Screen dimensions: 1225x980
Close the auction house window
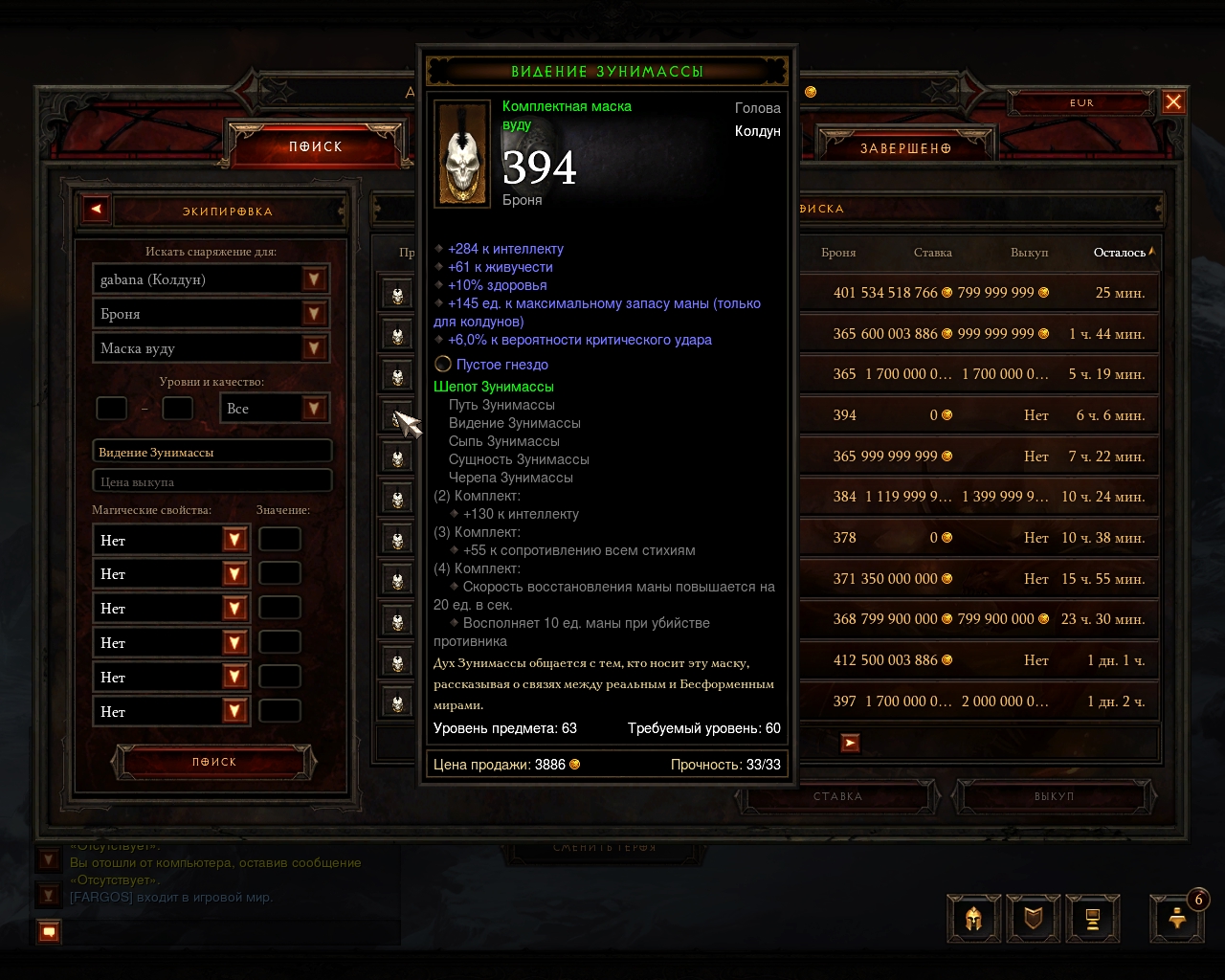click(1173, 102)
